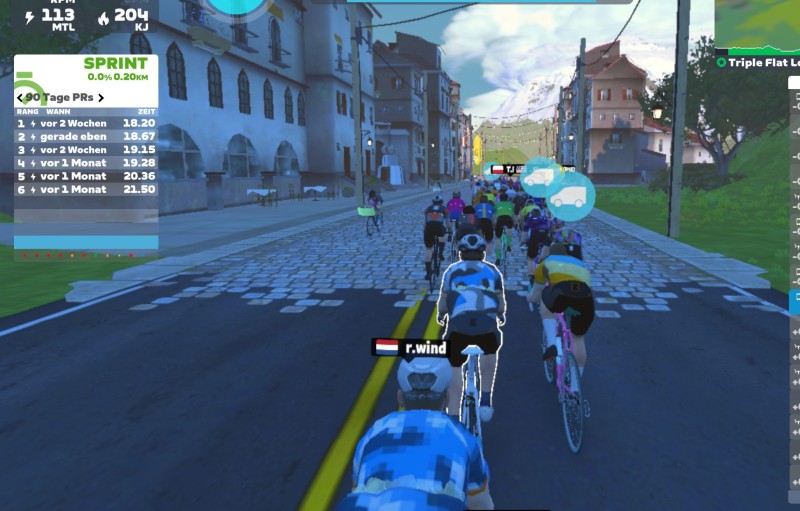This screenshot has height=511, width=800.
Task: Select the rank 1 PR row, 18.20
Action: (86, 123)
